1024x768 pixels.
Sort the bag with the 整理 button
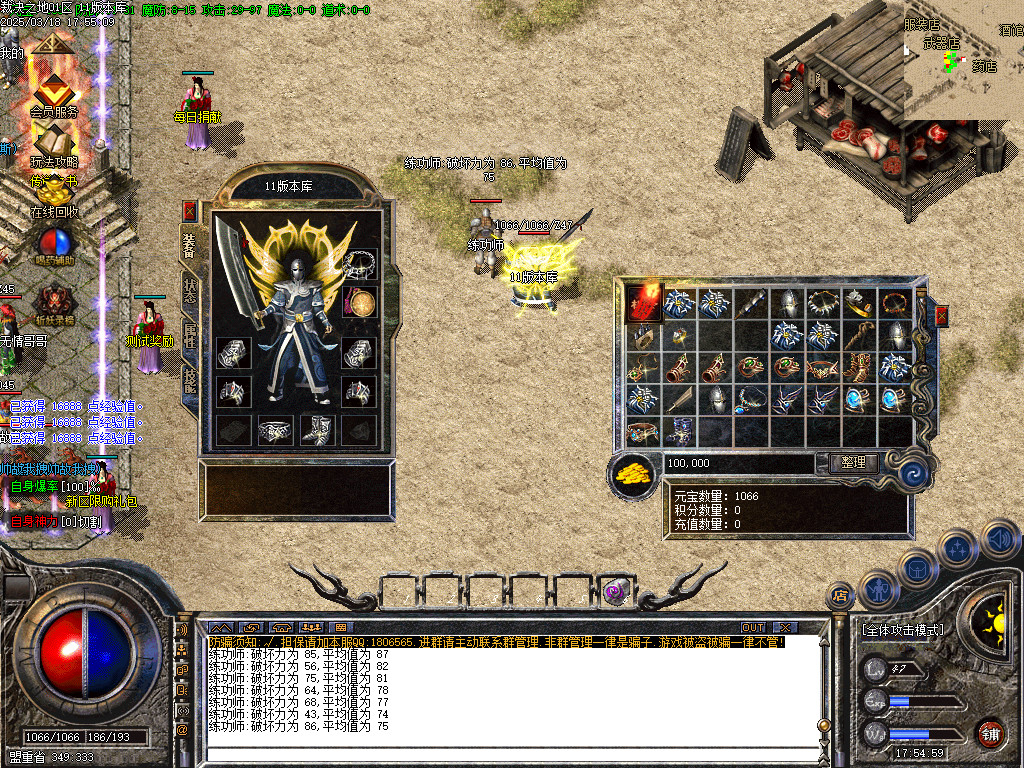point(854,463)
